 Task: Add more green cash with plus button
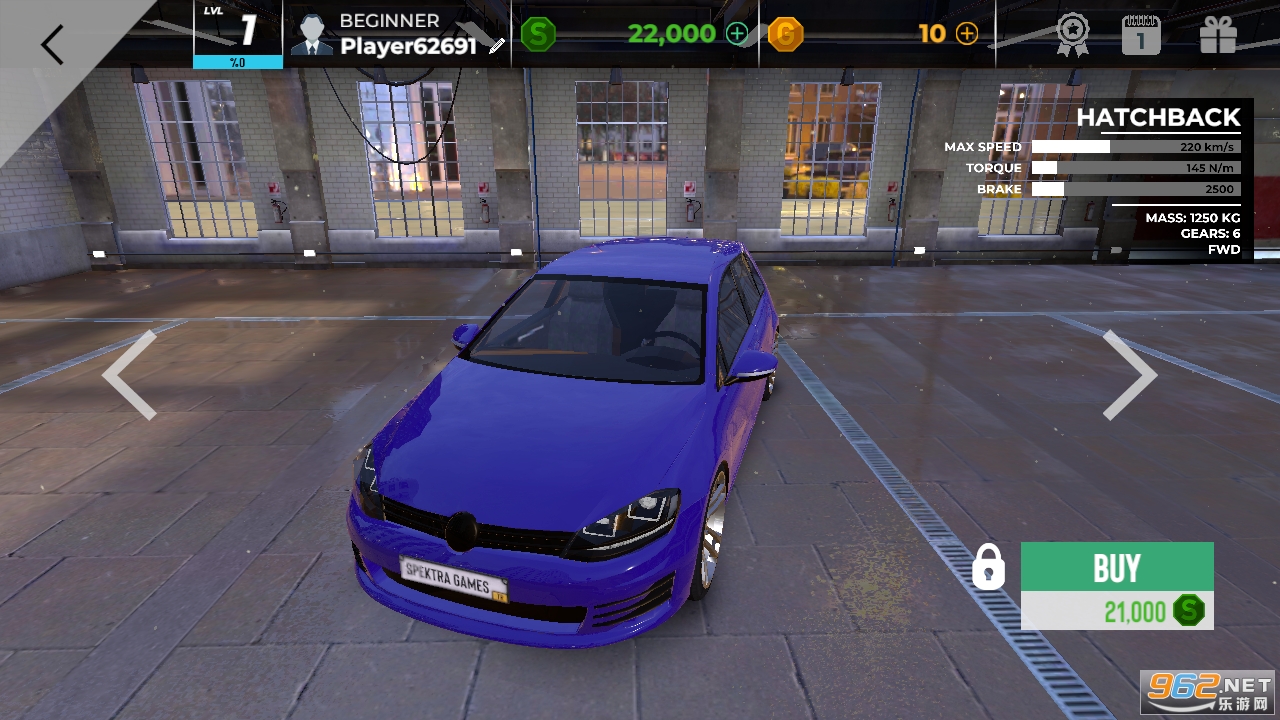tap(737, 34)
